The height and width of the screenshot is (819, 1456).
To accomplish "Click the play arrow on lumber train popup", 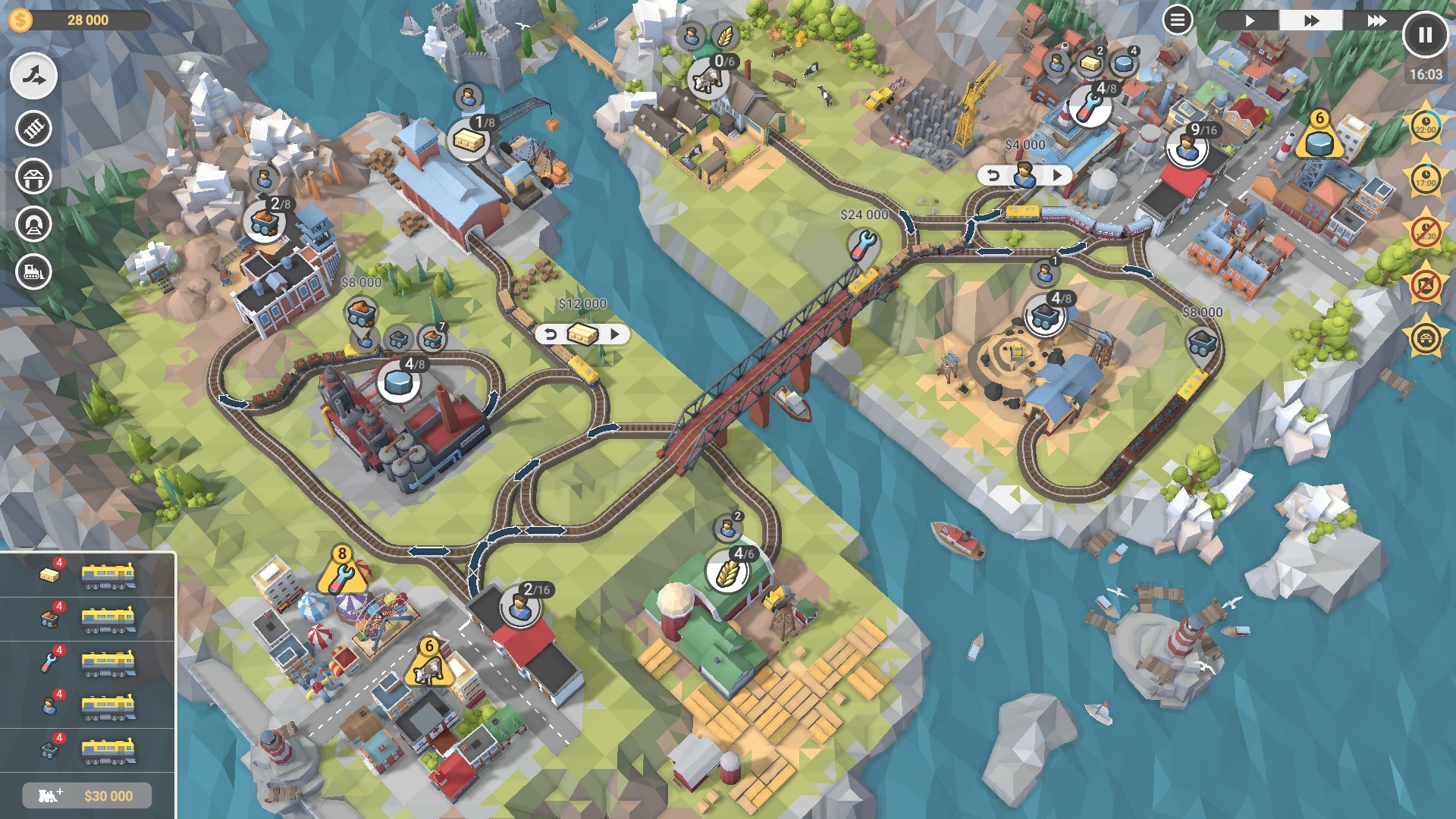I will coord(615,334).
